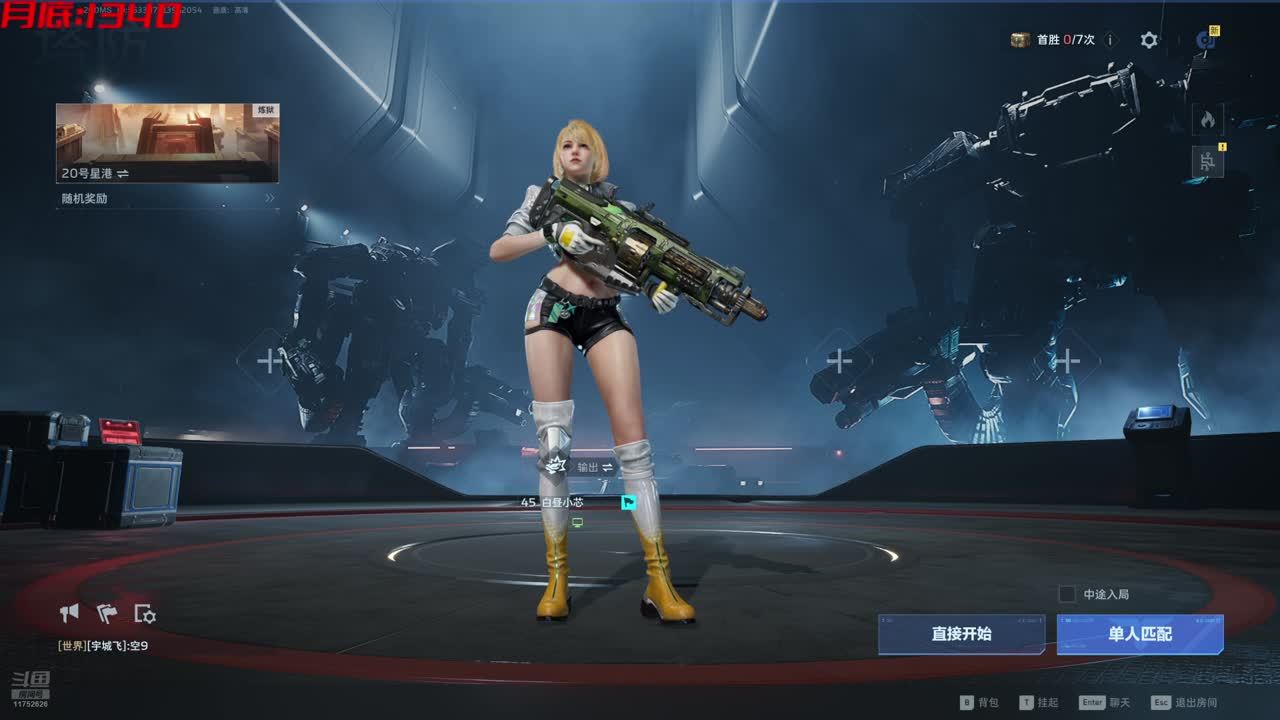The height and width of the screenshot is (720, 1280).
Task: Start the match with 直接开始
Action: [961, 634]
